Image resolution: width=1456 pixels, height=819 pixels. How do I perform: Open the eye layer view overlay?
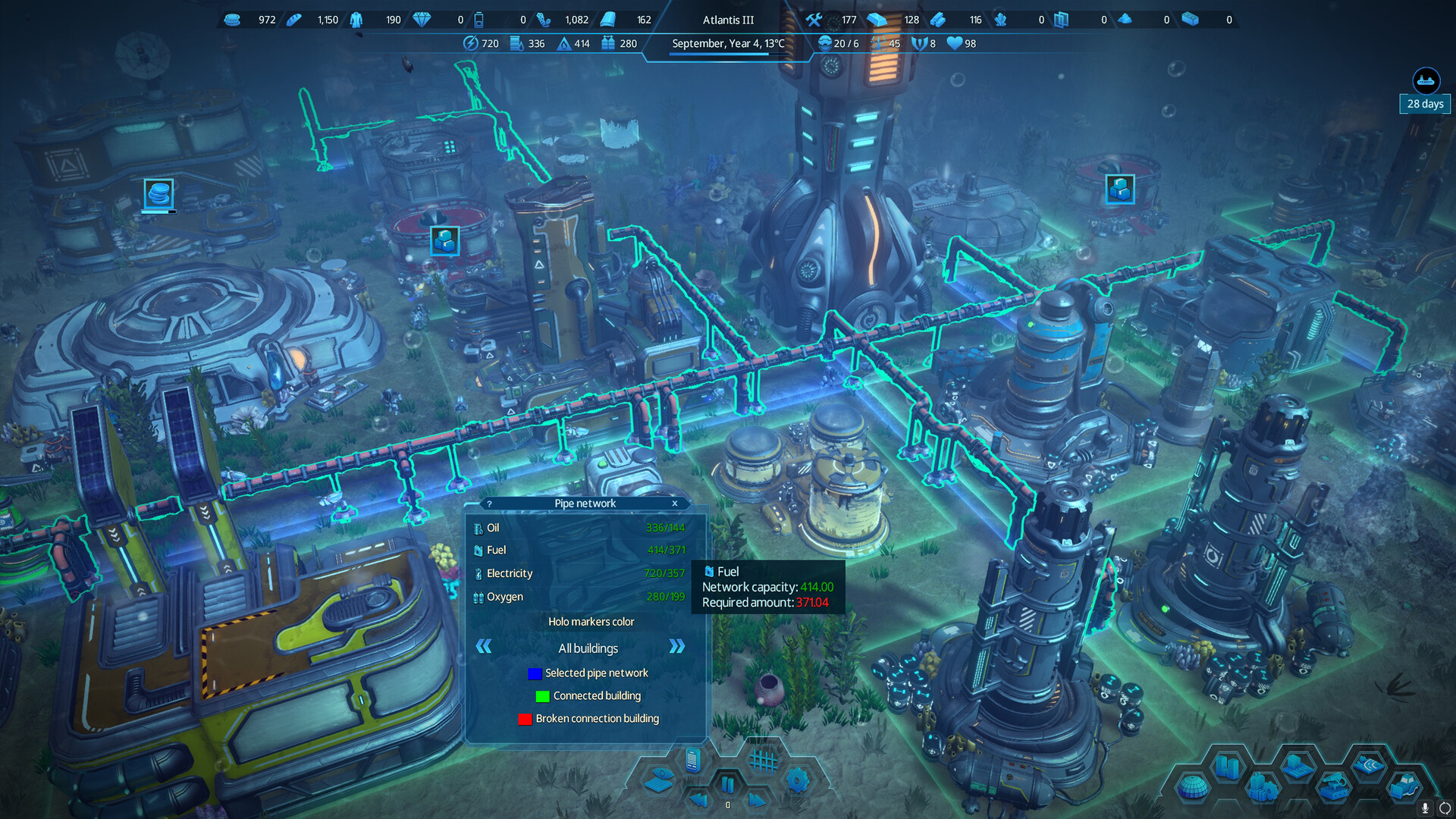(x=659, y=780)
